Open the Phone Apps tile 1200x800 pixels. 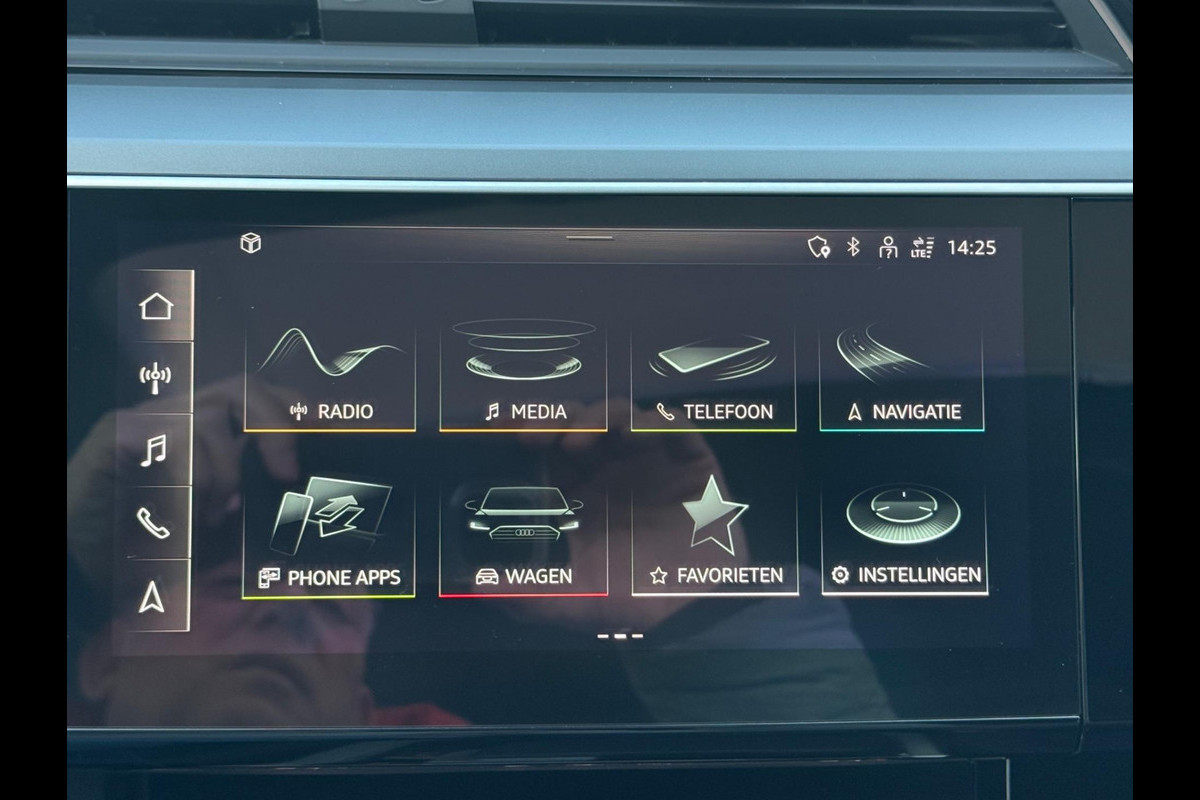click(329, 540)
